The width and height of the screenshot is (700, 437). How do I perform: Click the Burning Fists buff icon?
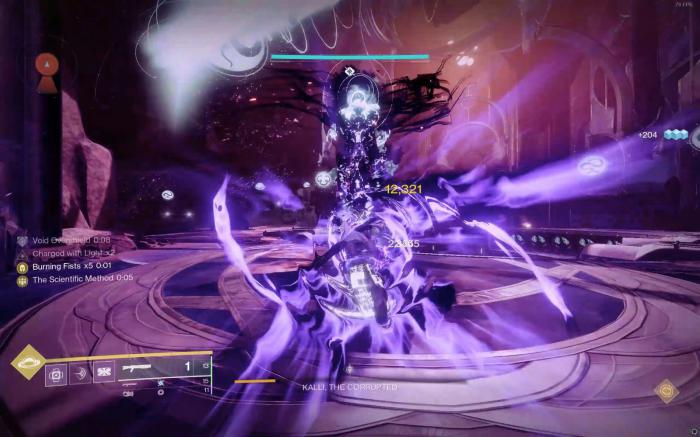21,266
